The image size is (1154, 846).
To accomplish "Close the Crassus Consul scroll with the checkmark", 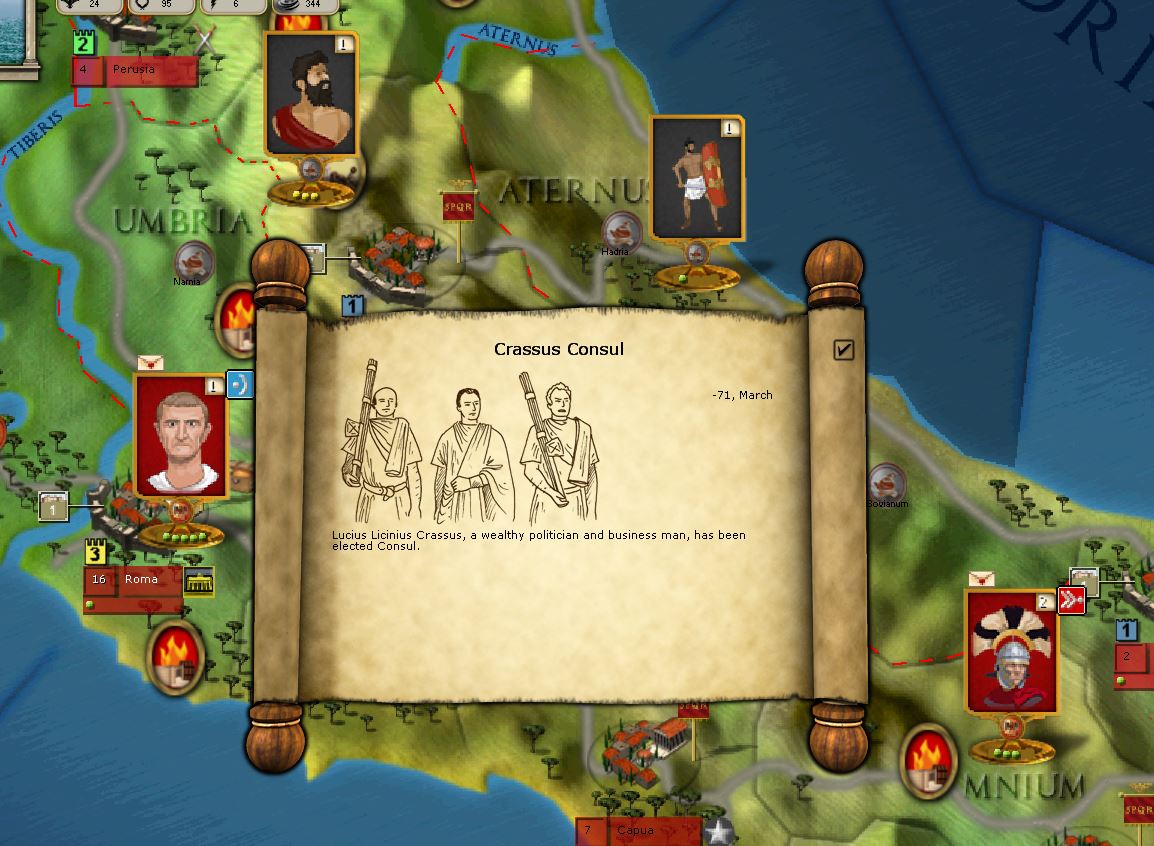I will click(843, 349).
